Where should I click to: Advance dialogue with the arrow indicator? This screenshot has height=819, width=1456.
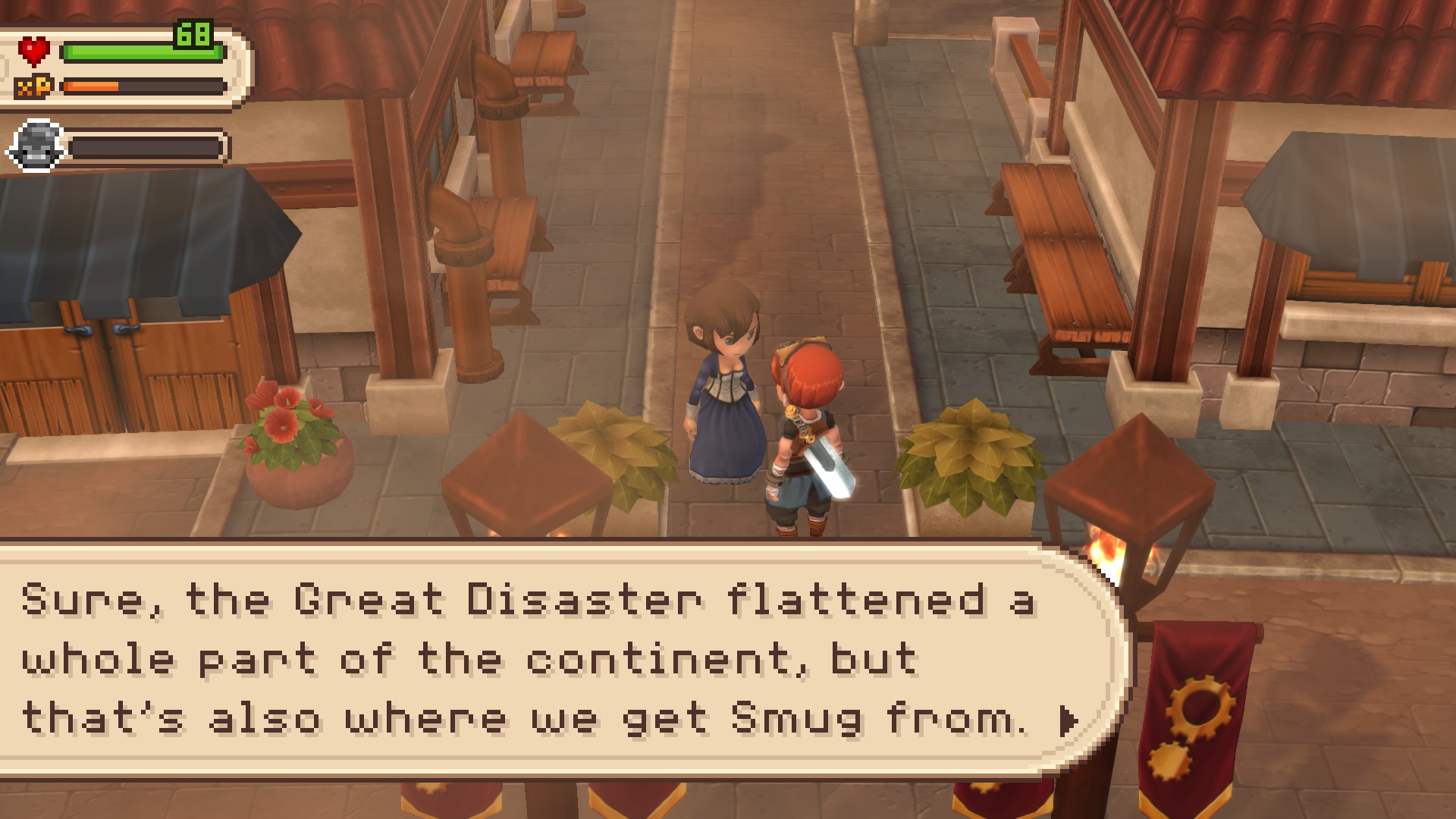[x=1068, y=720]
